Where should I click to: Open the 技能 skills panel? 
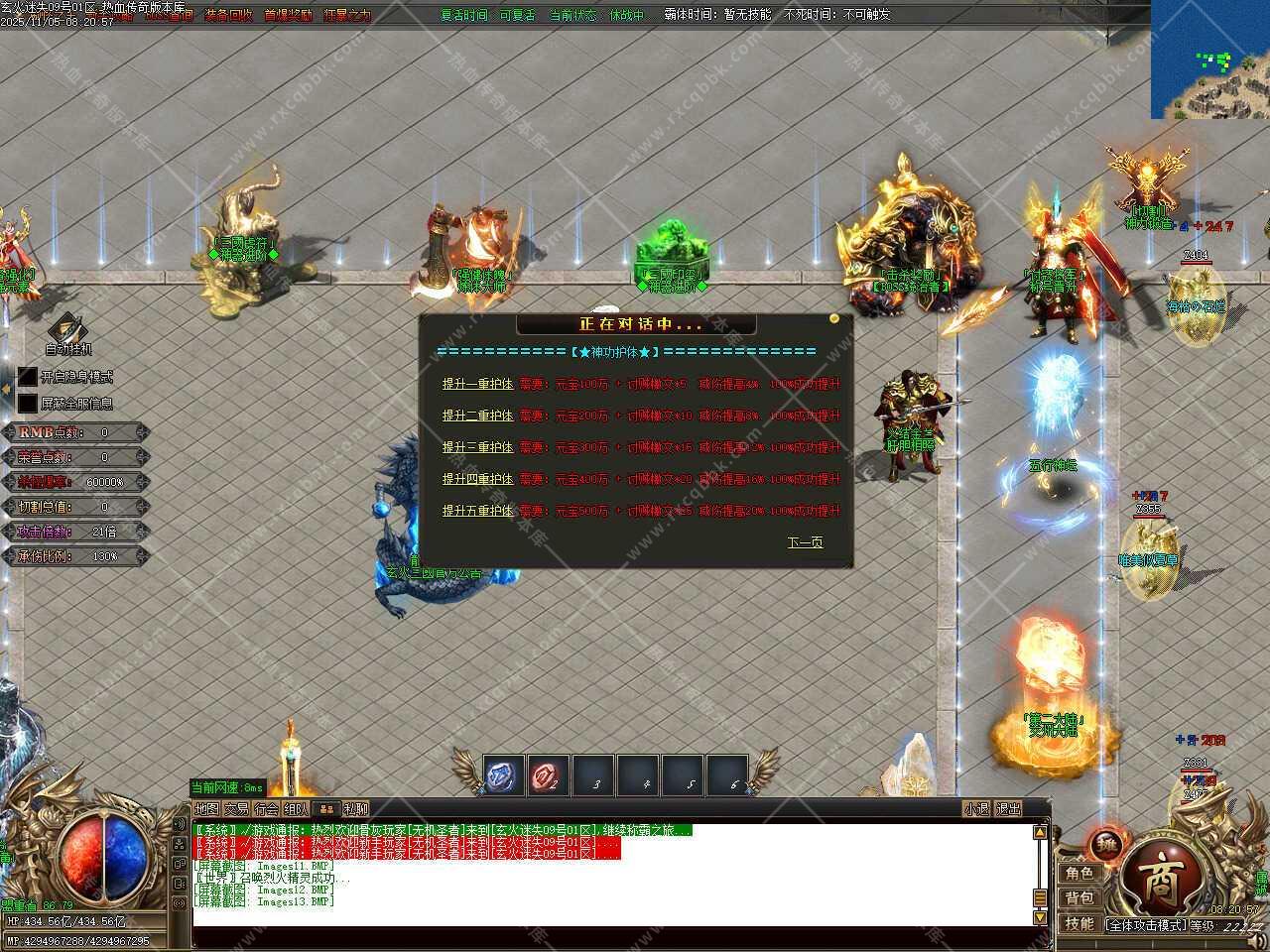pyautogui.click(x=1079, y=924)
